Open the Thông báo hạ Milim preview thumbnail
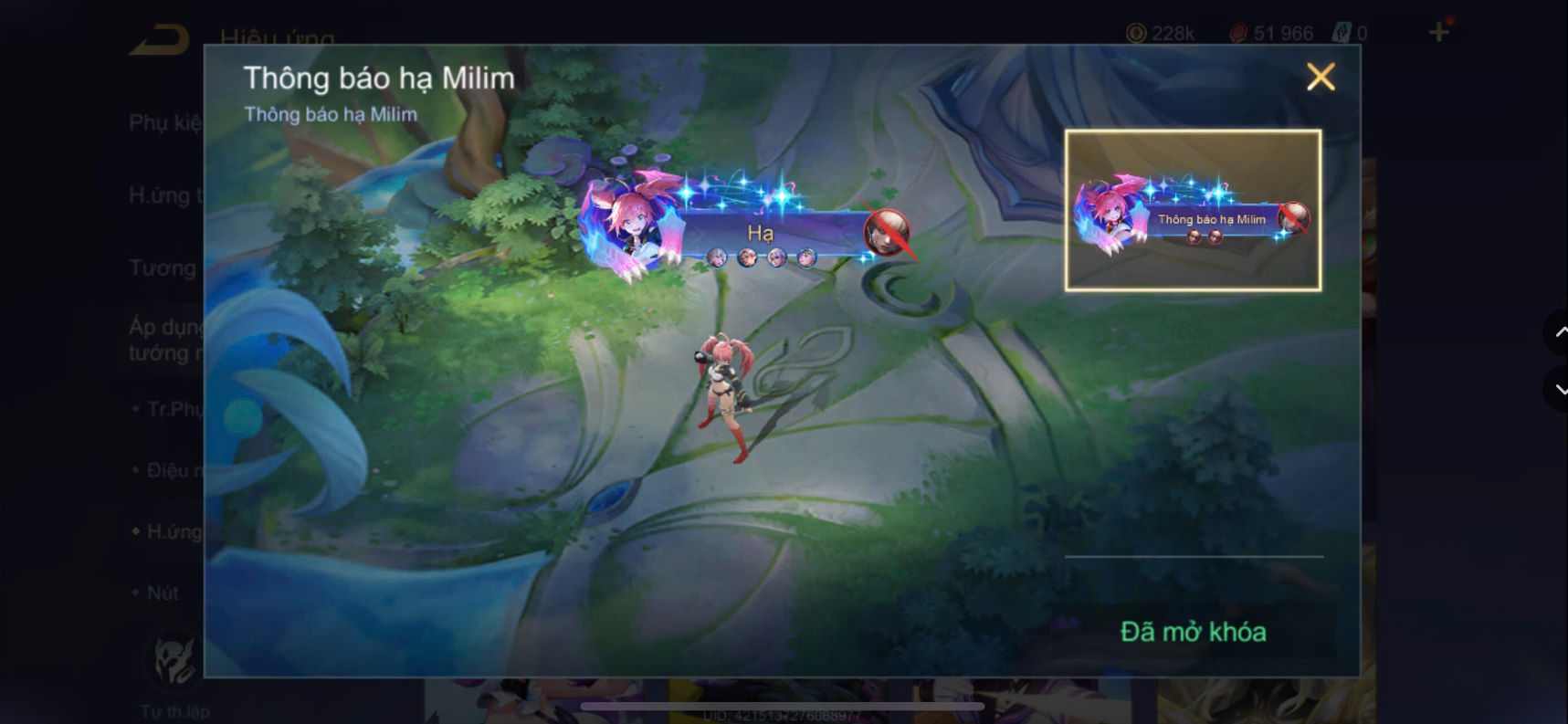Viewport: 1568px width, 724px height. (1192, 210)
